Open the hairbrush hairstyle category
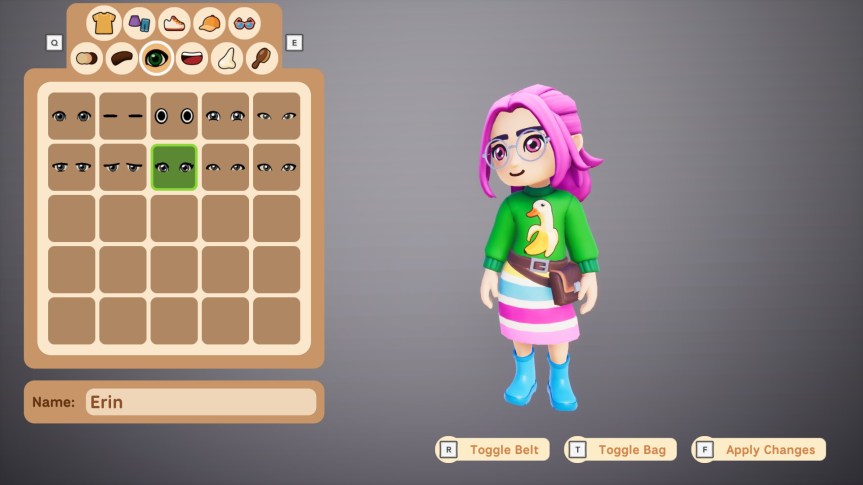The height and width of the screenshot is (485, 863). pyautogui.click(x=260, y=58)
